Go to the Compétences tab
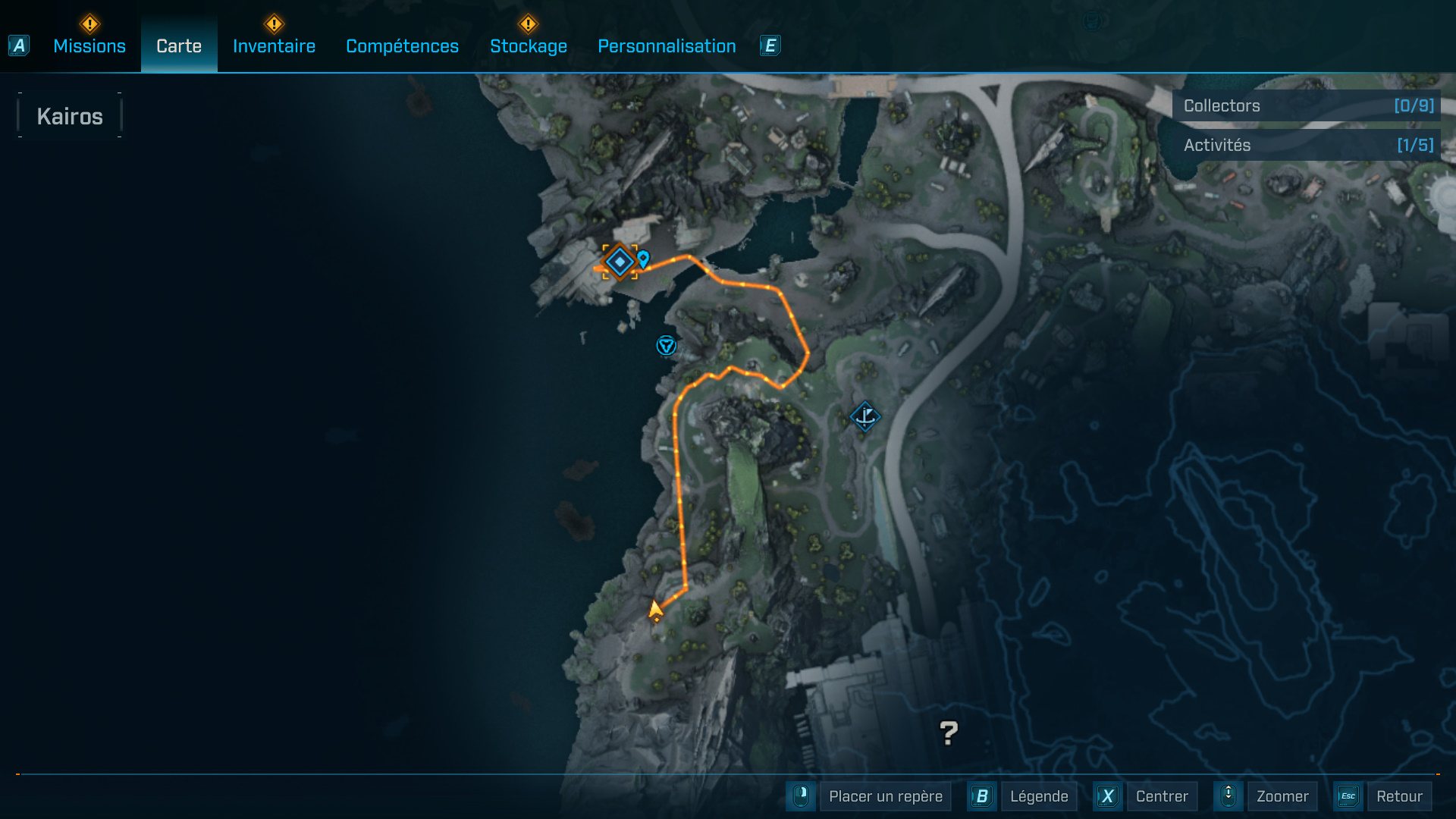The height and width of the screenshot is (819, 1456). pos(402,46)
